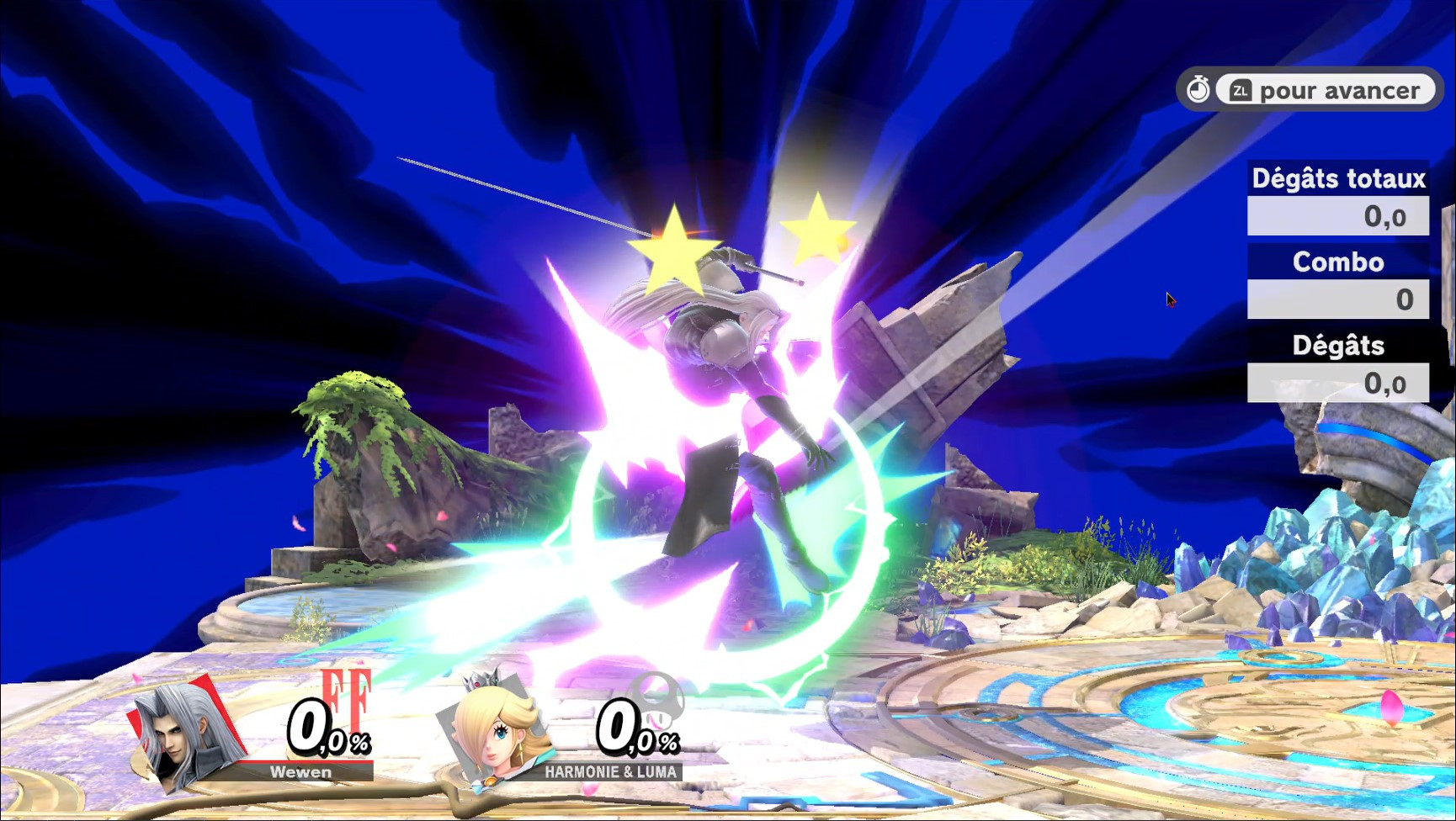
Task: Click the pour avancer button
Action: [x=1327, y=89]
